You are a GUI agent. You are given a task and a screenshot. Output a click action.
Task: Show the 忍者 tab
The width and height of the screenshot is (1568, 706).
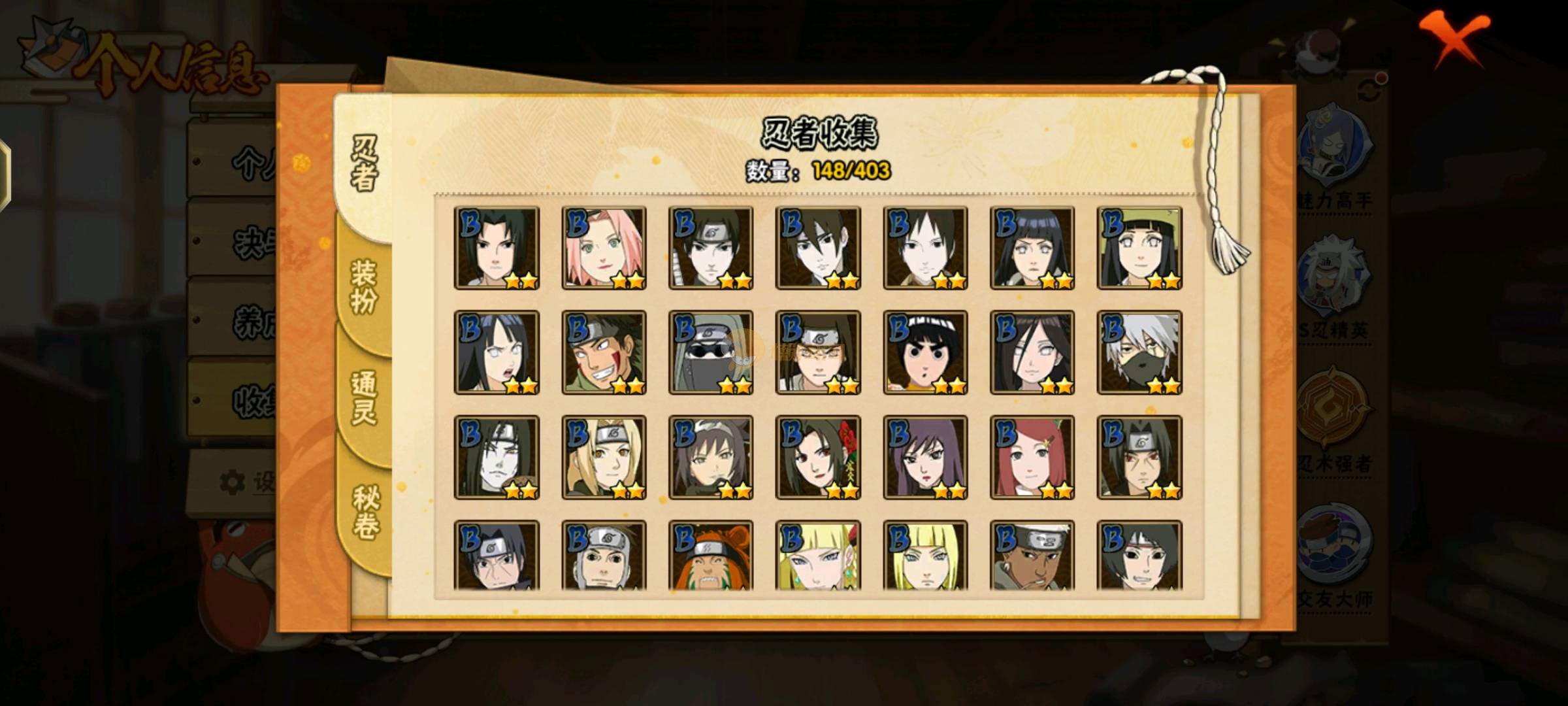click(x=364, y=163)
